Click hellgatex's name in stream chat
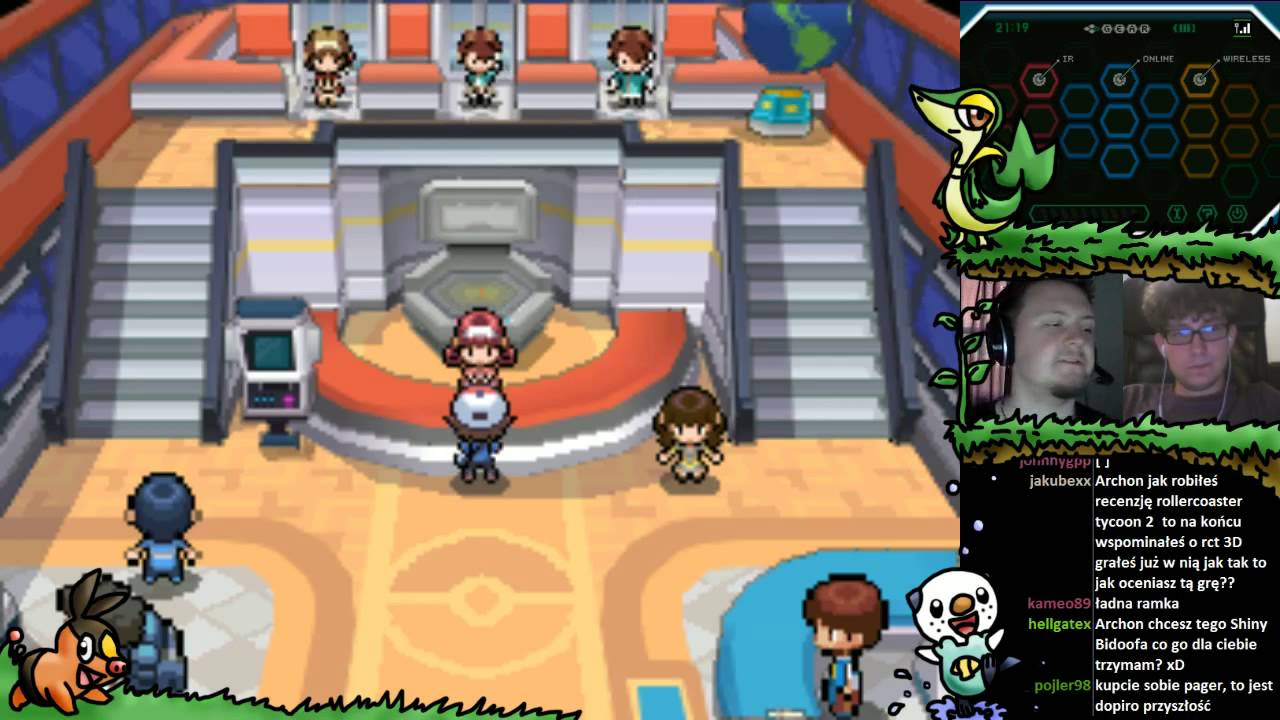Screen dimensions: 1280x720 coord(1059,624)
